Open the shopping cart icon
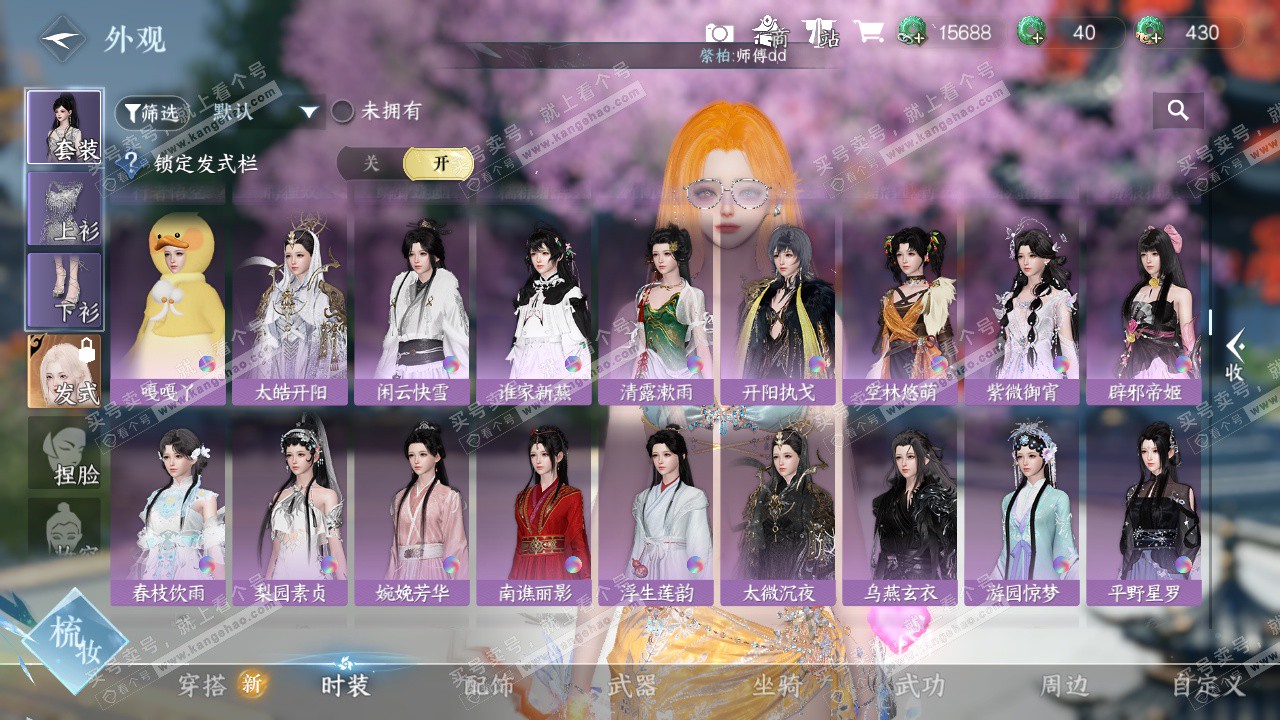This screenshot has height=720, width=1280. click(868, 32)
